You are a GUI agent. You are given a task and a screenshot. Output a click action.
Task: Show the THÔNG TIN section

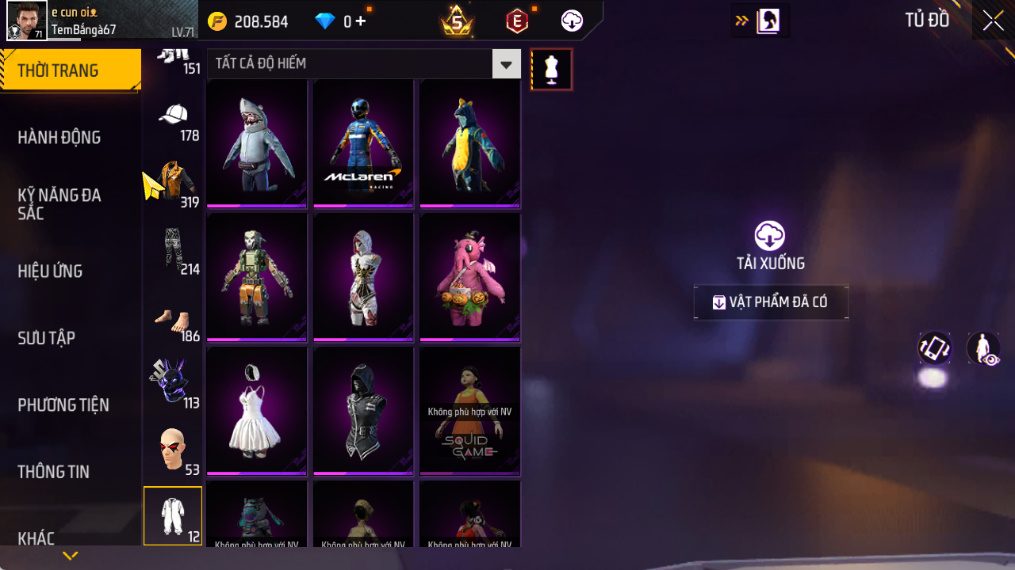point(54,471)
